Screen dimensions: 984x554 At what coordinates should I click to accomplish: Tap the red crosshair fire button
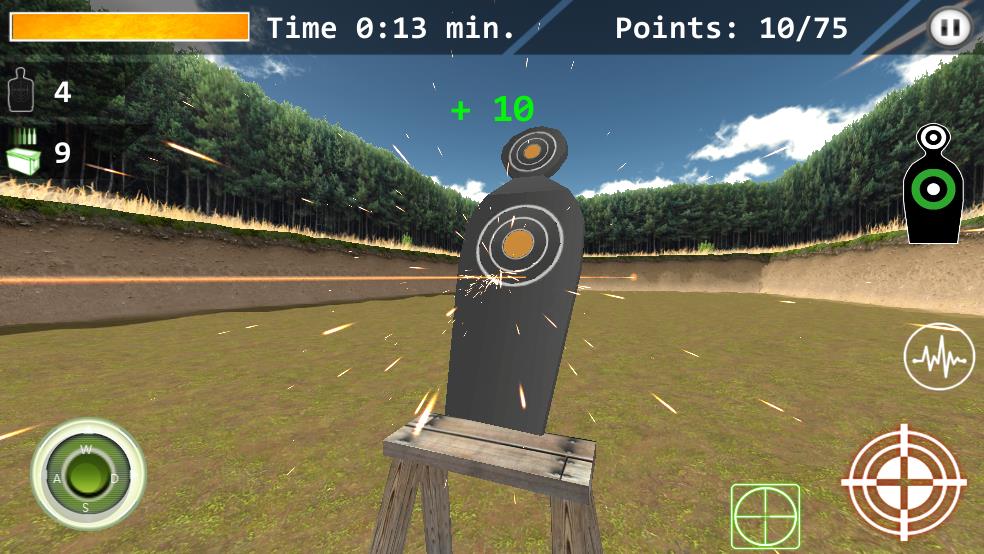pos(904,483)
